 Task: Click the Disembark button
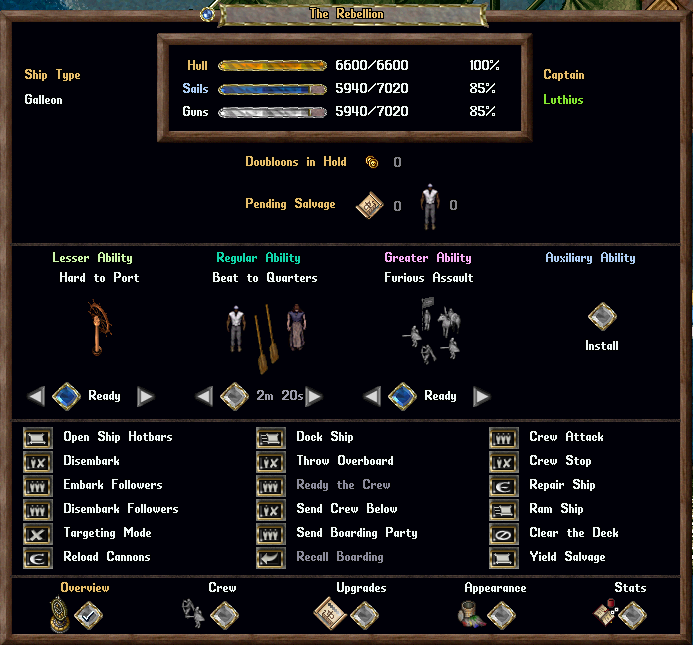38,461
